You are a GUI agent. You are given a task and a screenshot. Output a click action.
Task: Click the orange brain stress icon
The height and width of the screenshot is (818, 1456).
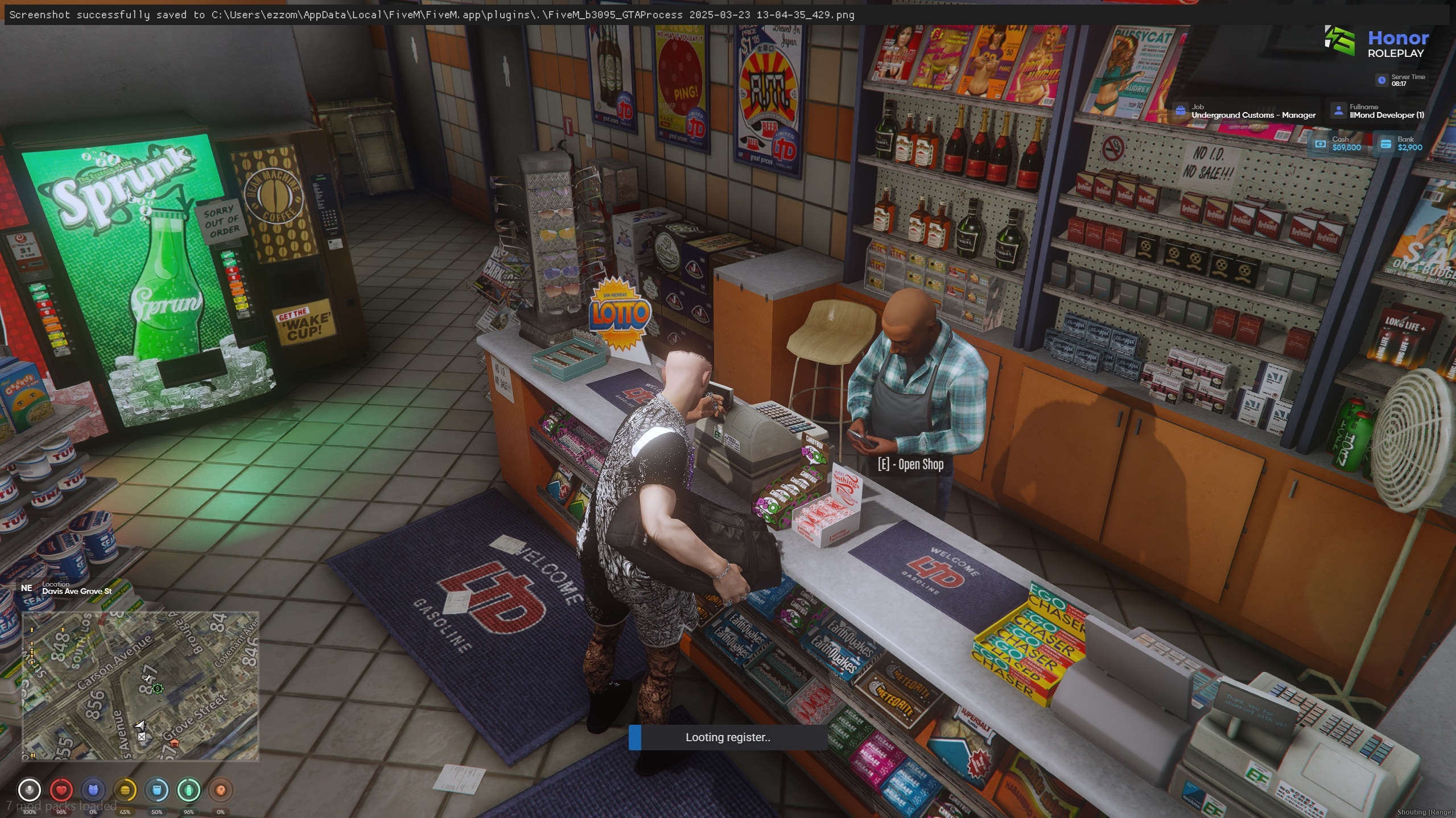coord(221,790)
